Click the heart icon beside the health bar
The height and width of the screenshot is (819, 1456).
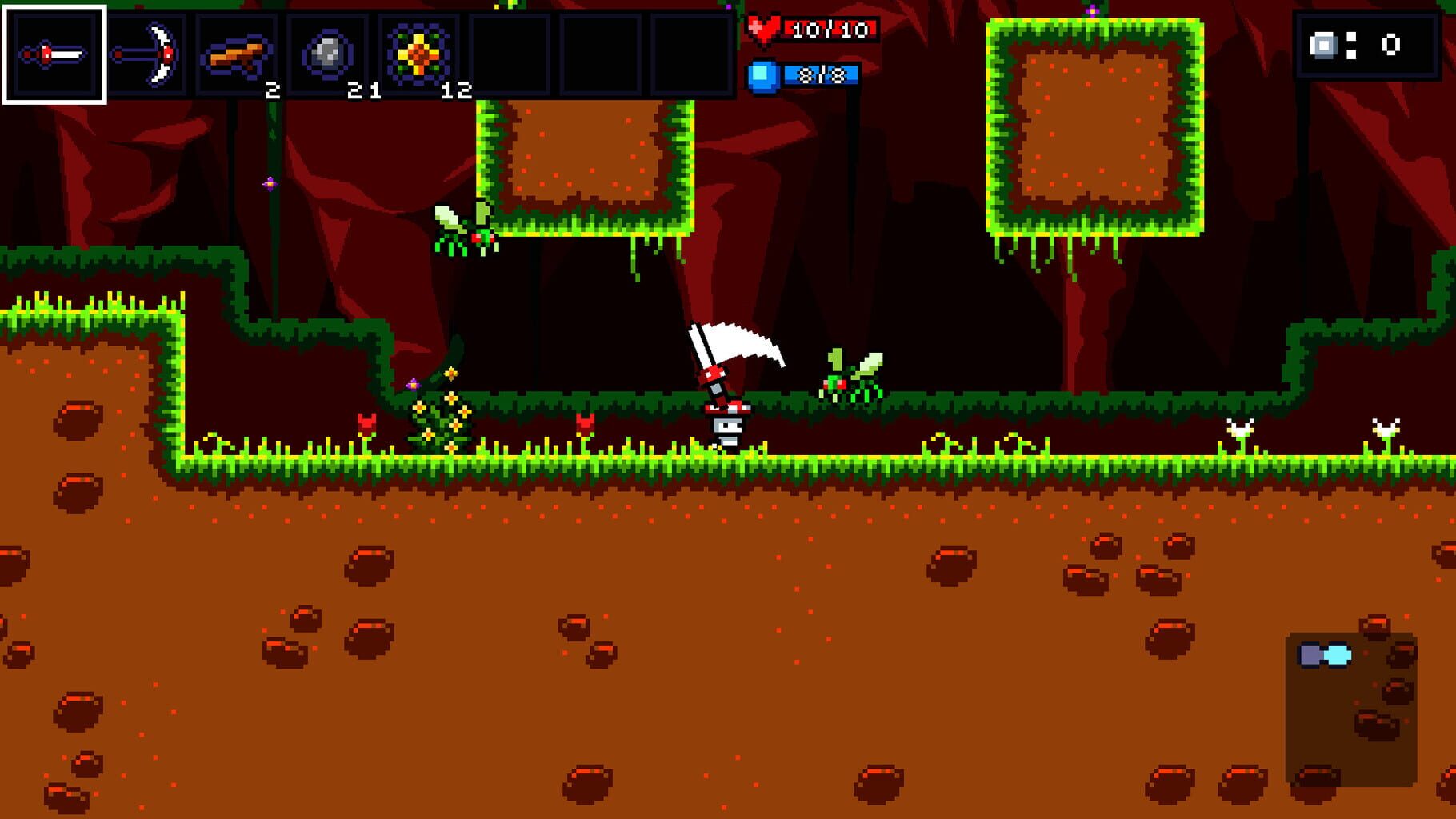tap(766, 29)
